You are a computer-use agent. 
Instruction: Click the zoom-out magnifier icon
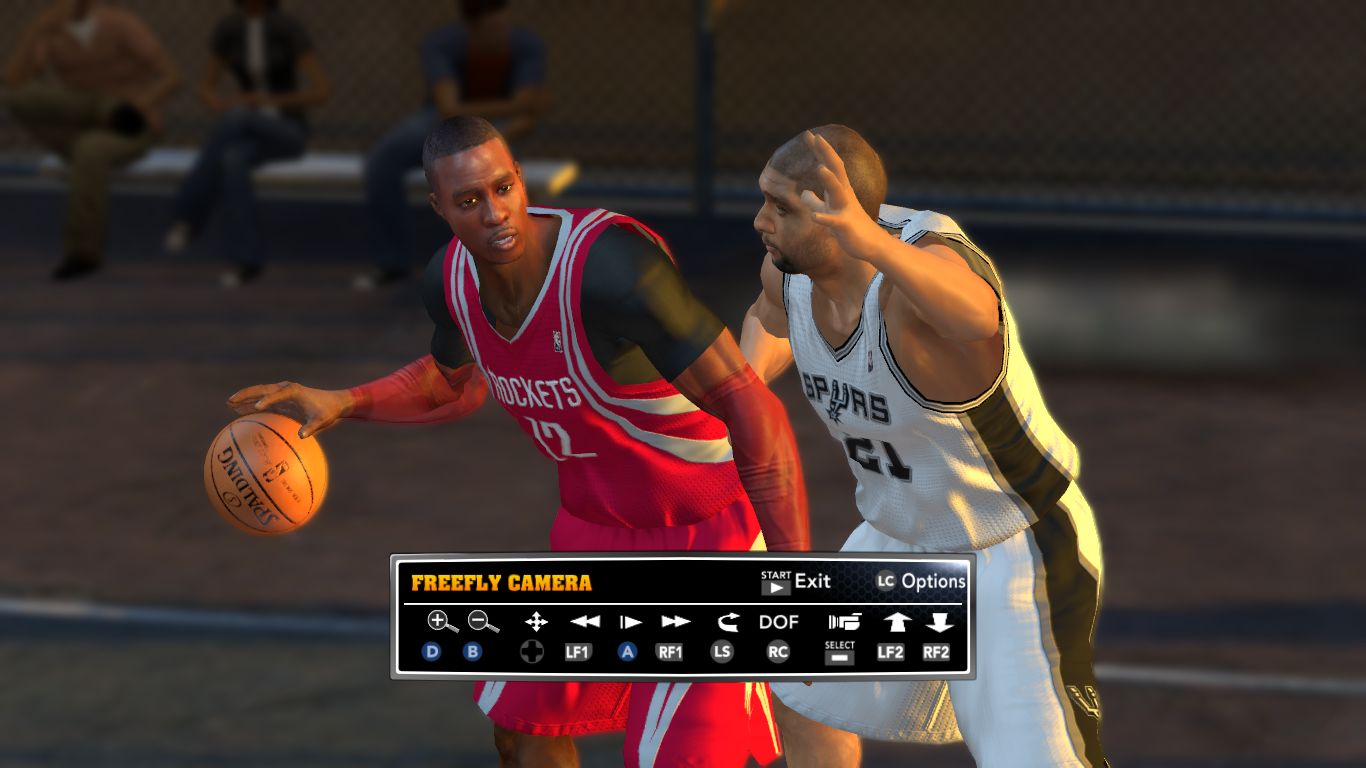coord(483,622)
